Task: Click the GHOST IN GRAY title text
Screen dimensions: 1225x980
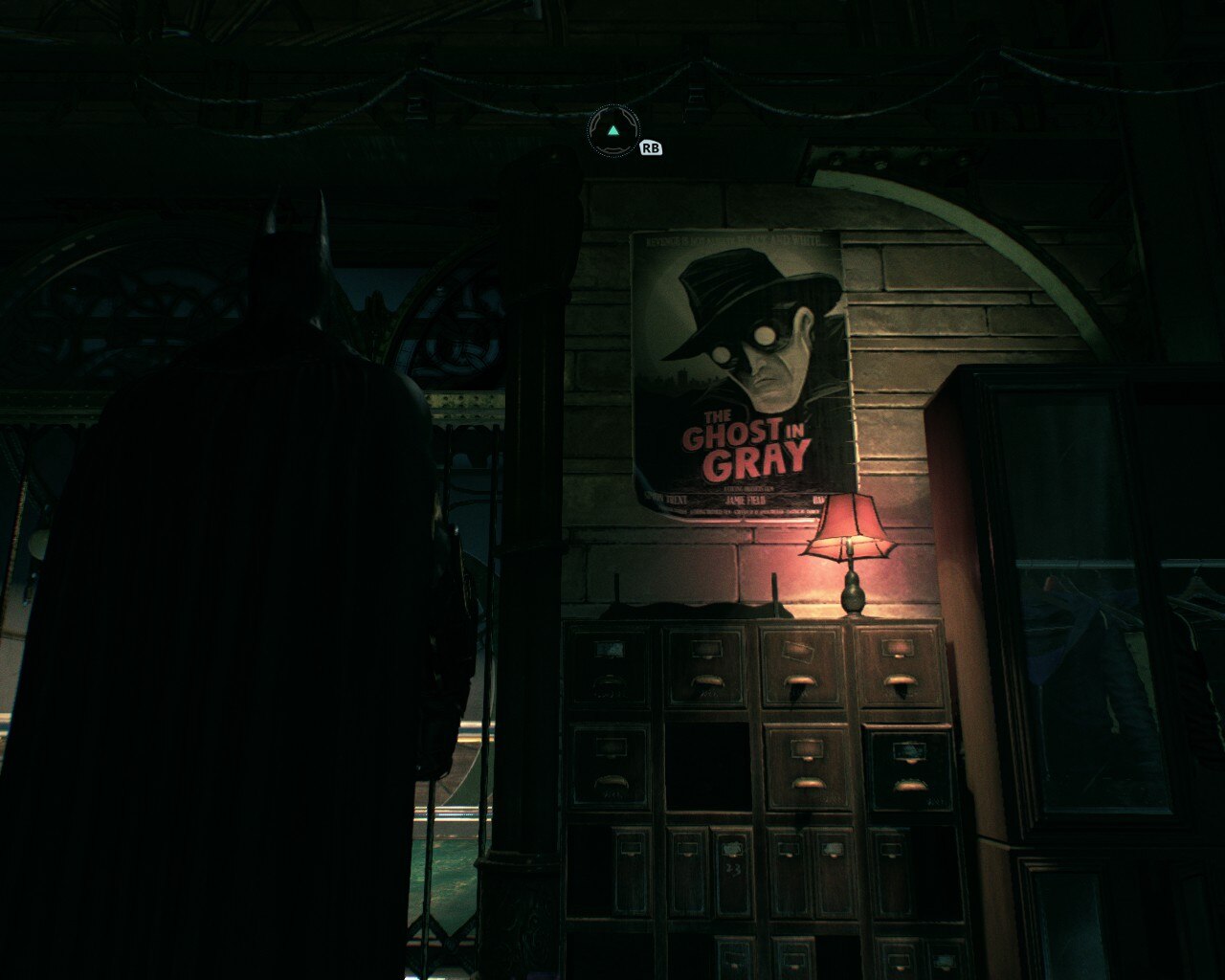Action: coord(746,445)
